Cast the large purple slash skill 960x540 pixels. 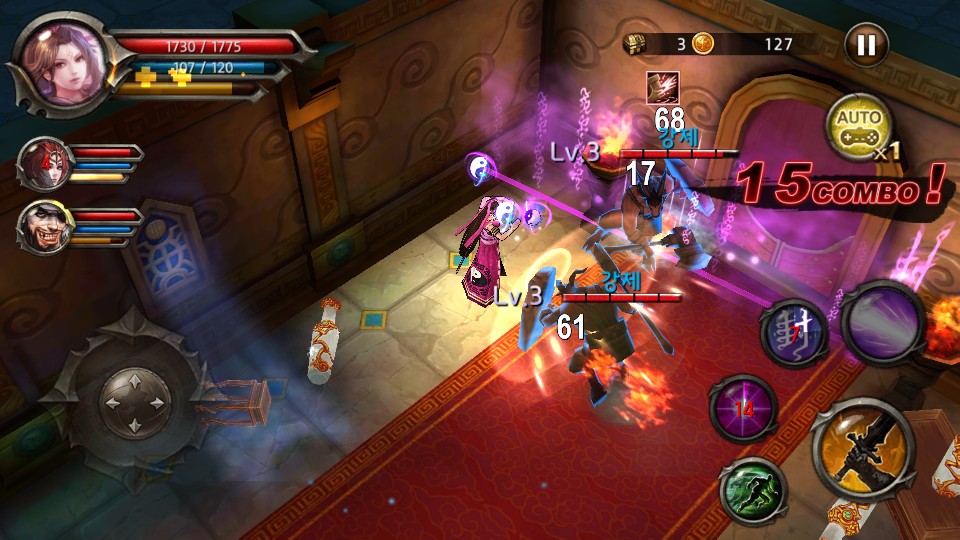point(882,325)
